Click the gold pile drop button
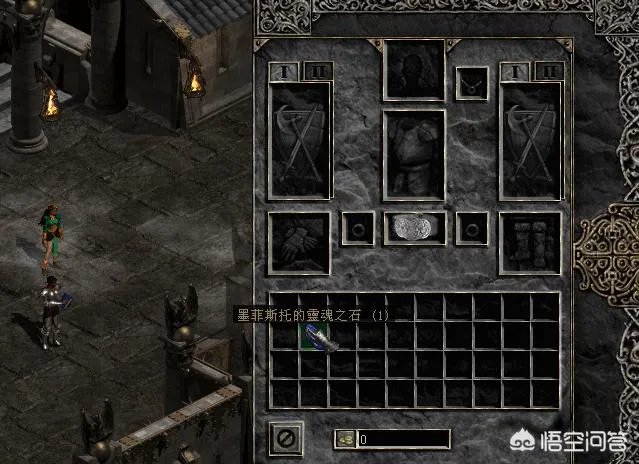Screen dimensions: 639x464 pyautogui.click(x=346, y=438)
